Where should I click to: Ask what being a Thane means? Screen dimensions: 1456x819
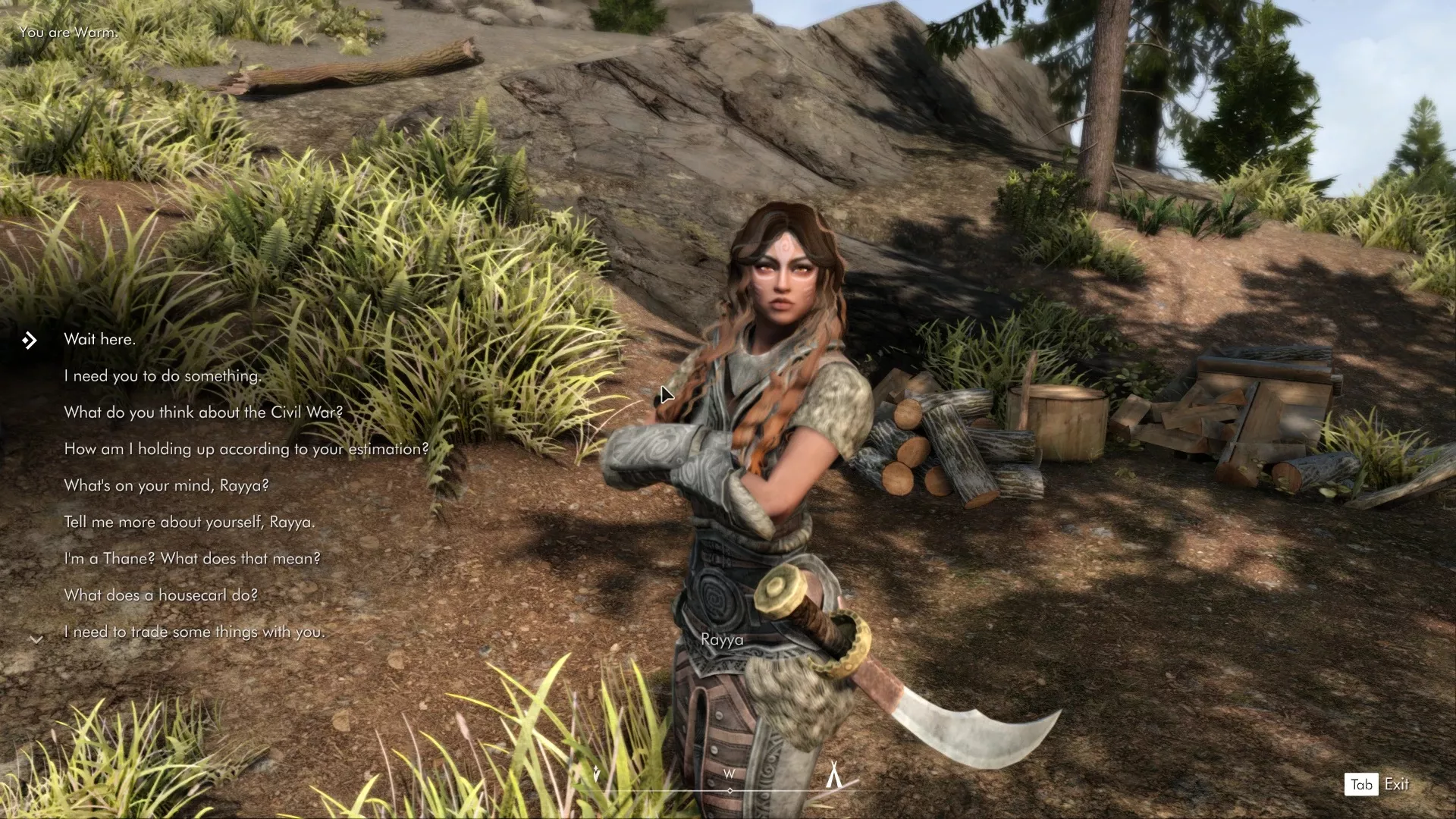(192, 559)
